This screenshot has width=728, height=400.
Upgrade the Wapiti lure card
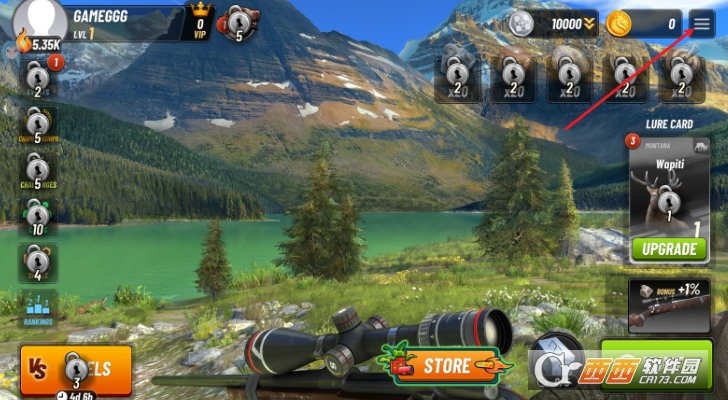(668, 248)
